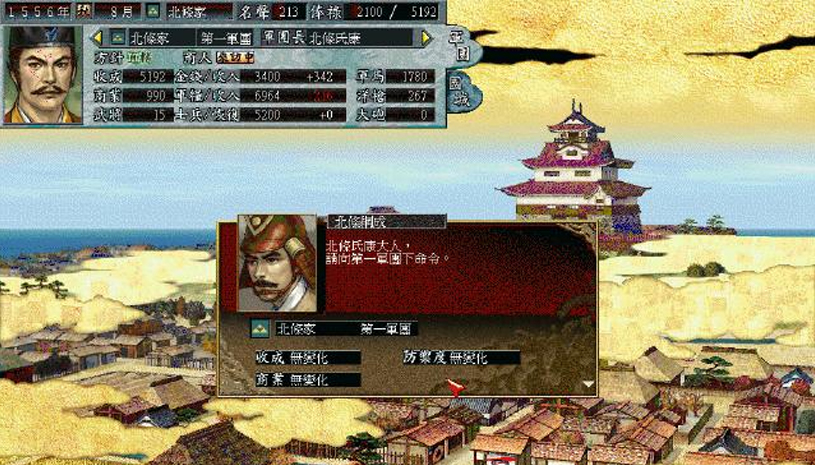Click the left yellow arrow beside 北條家

coord(99,37)
